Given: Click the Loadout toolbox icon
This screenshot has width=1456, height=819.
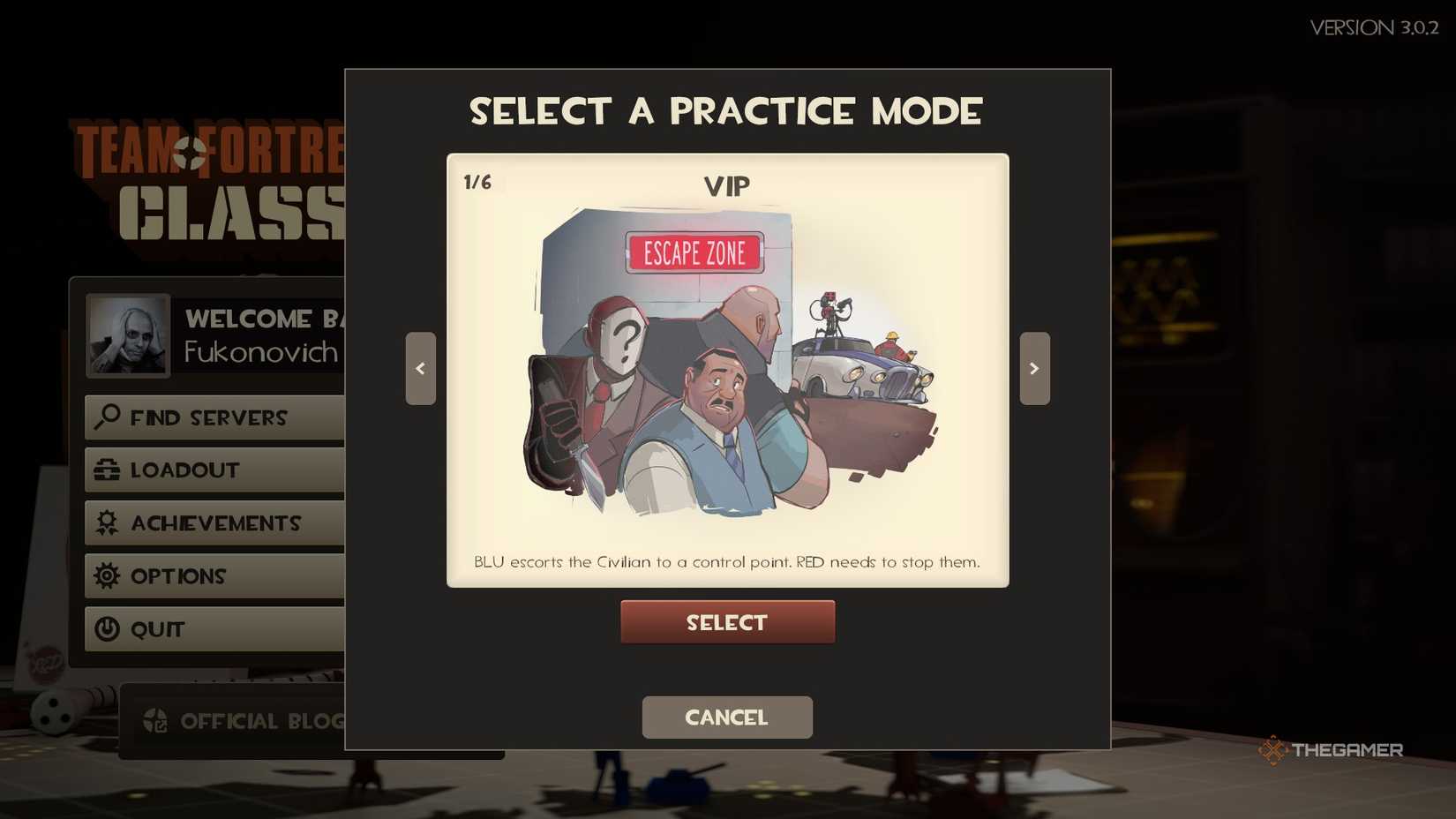Looking at the screenshot, I should coord(106,470).
